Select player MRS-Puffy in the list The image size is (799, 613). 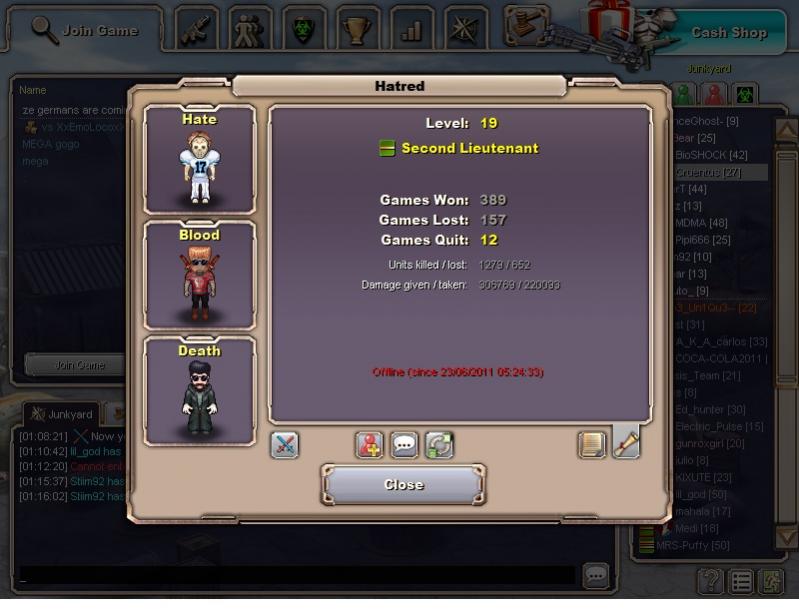[x=692, y=546]
